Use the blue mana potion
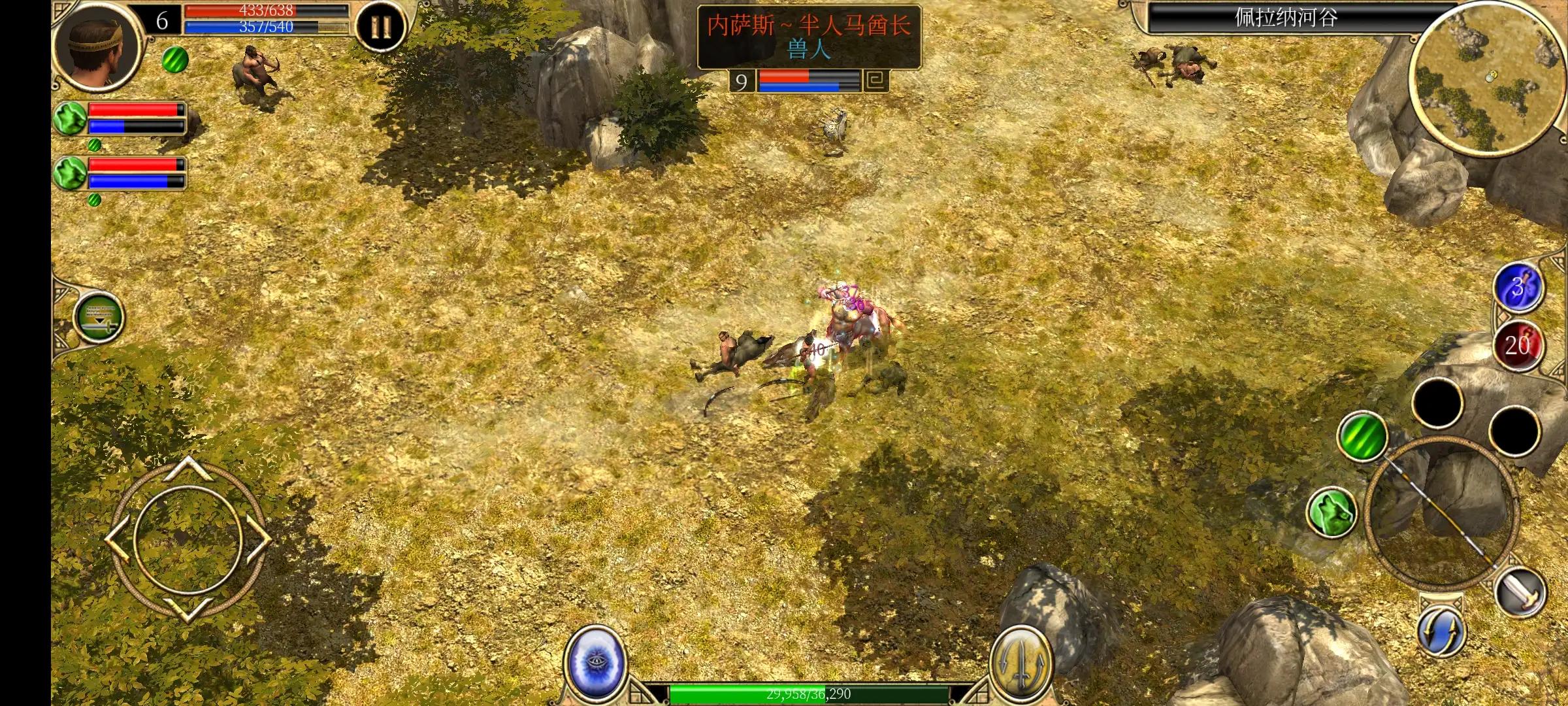This screenshot has width=1568, height=706. (1518, 288)
